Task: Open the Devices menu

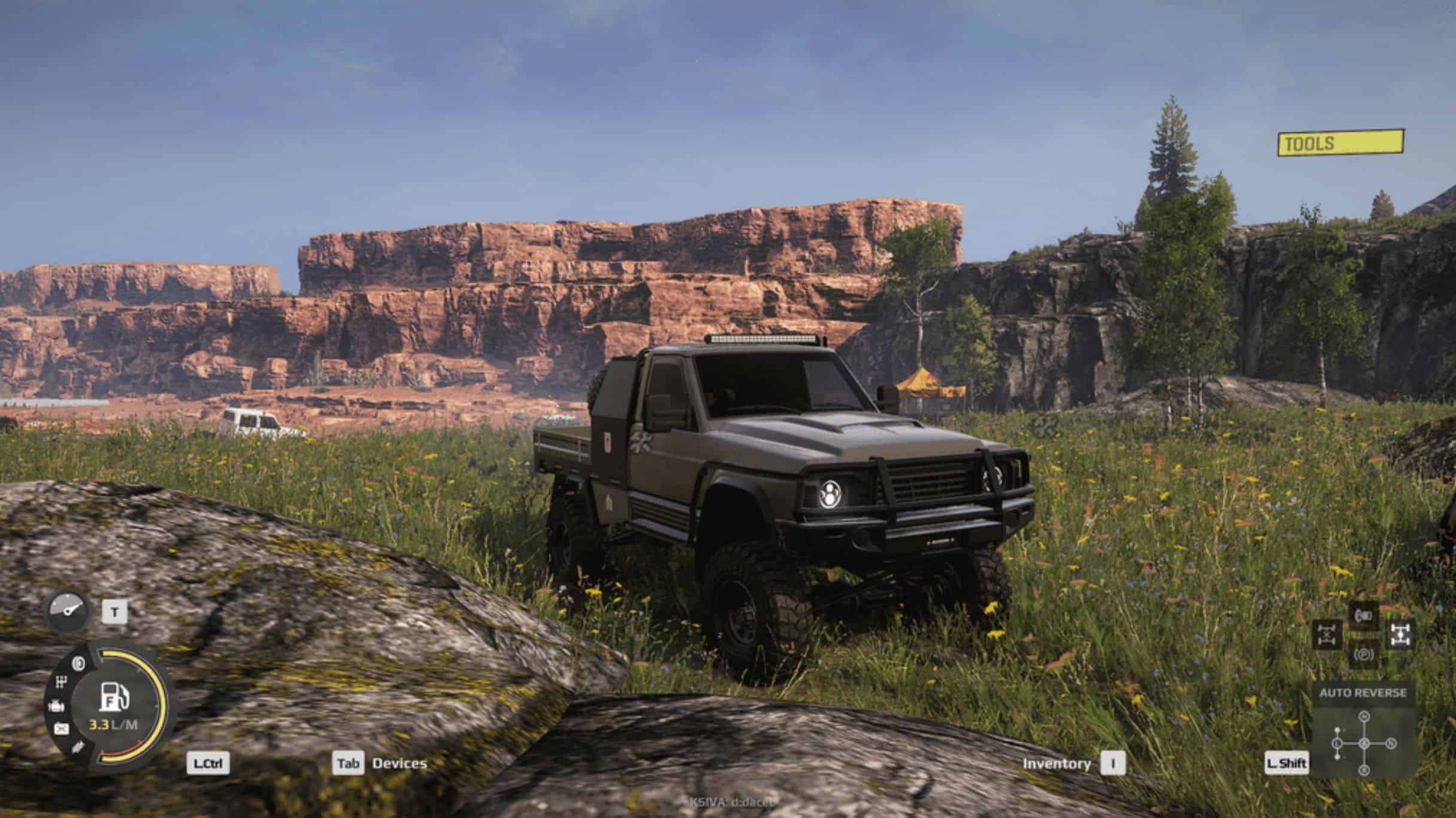Action: click(399, 763)
